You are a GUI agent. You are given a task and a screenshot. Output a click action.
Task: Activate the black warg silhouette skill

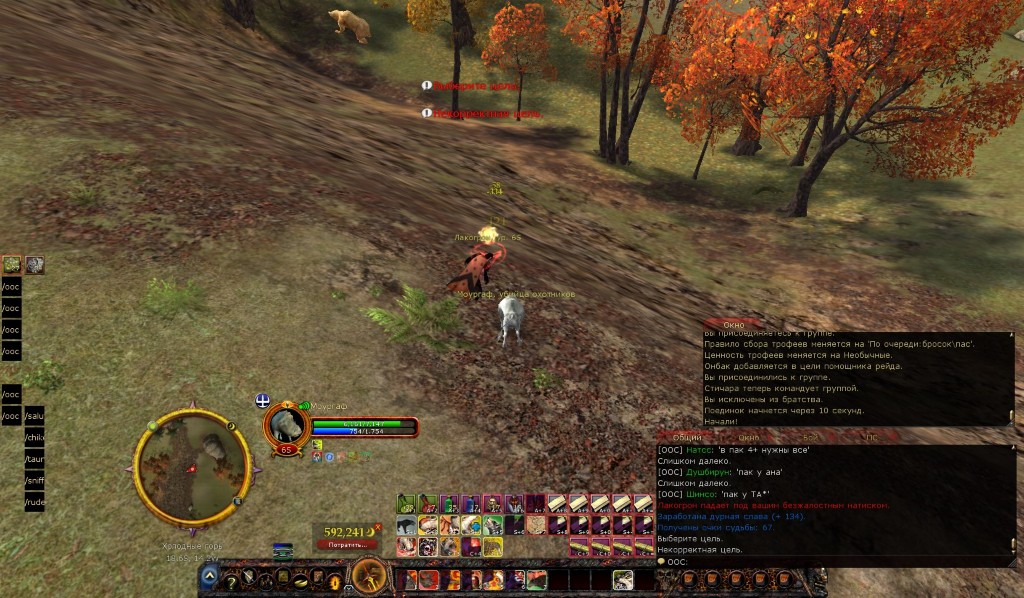[406, 525]
